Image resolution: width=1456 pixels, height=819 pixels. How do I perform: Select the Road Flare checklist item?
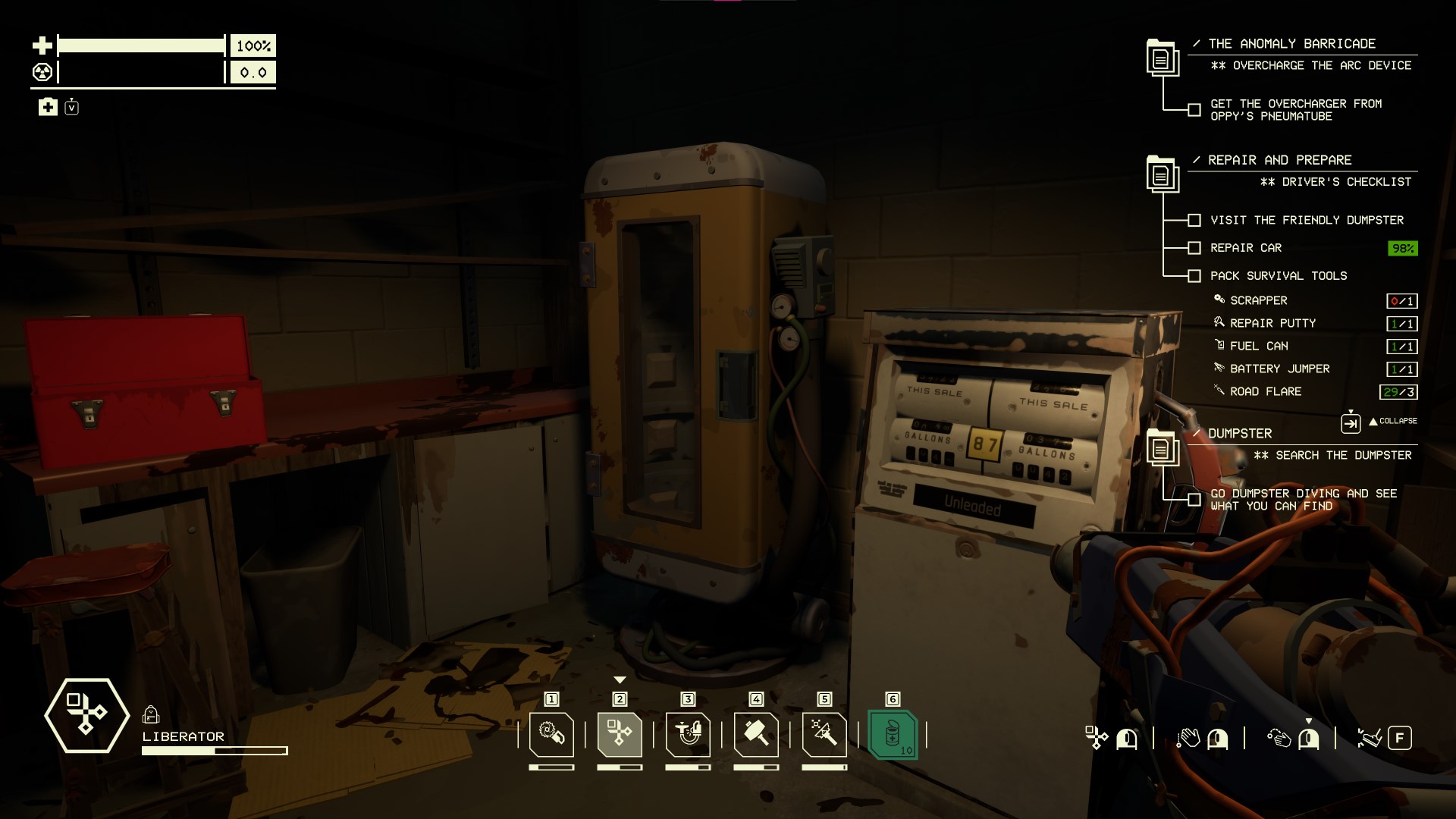click(1265, 391)
